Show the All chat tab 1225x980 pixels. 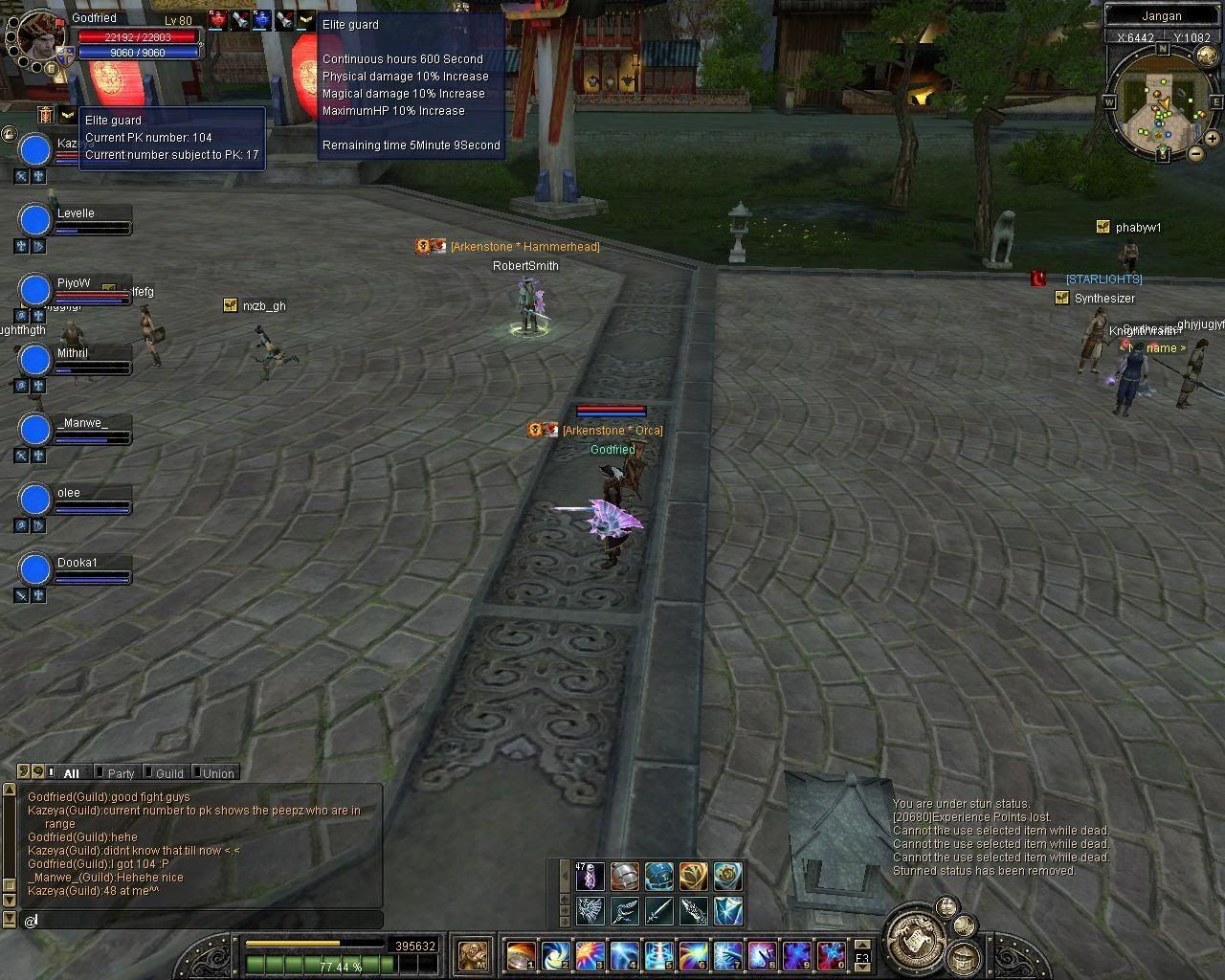click(70, 773)
